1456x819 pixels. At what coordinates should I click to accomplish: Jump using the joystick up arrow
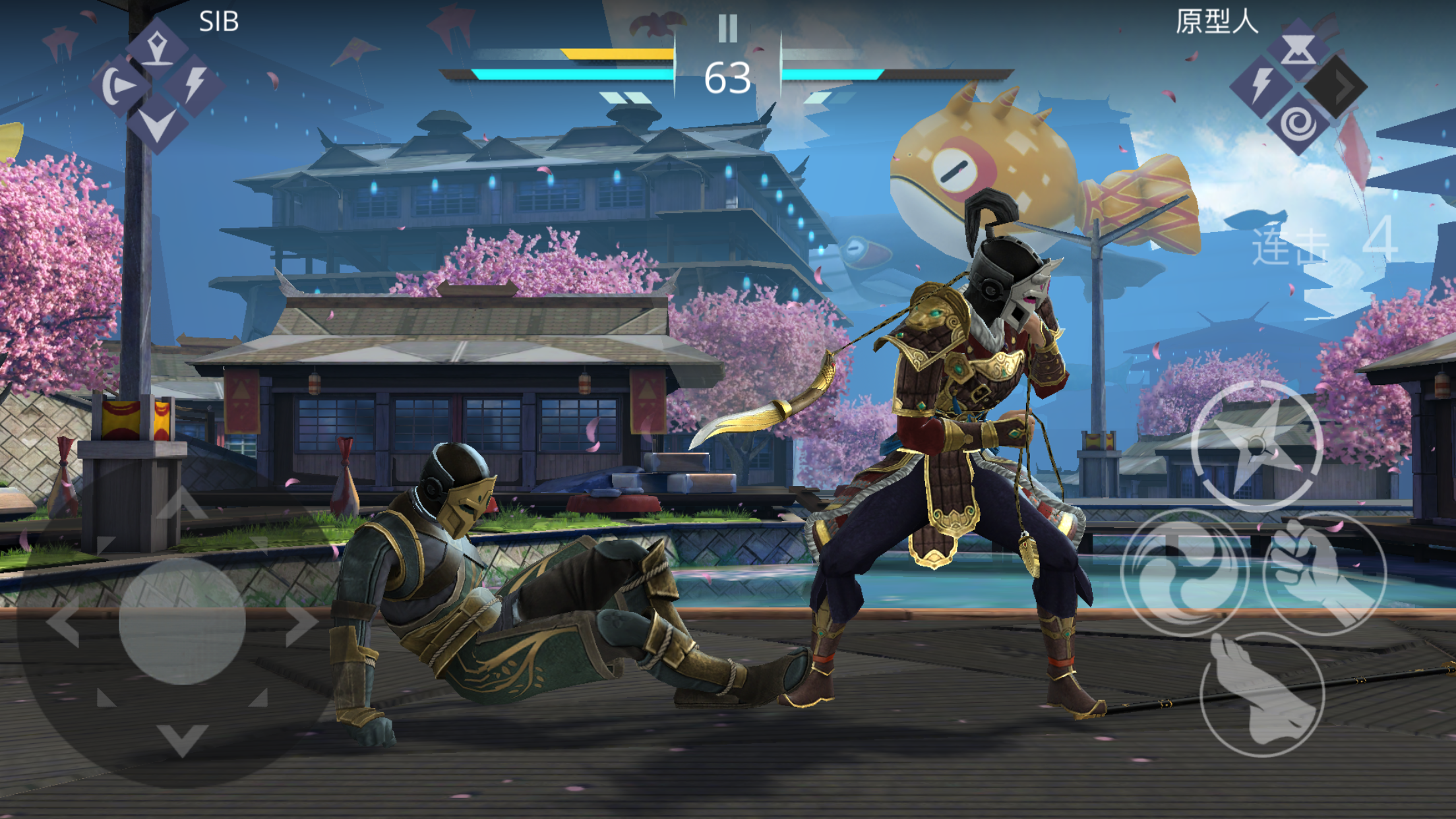[182, 504]
